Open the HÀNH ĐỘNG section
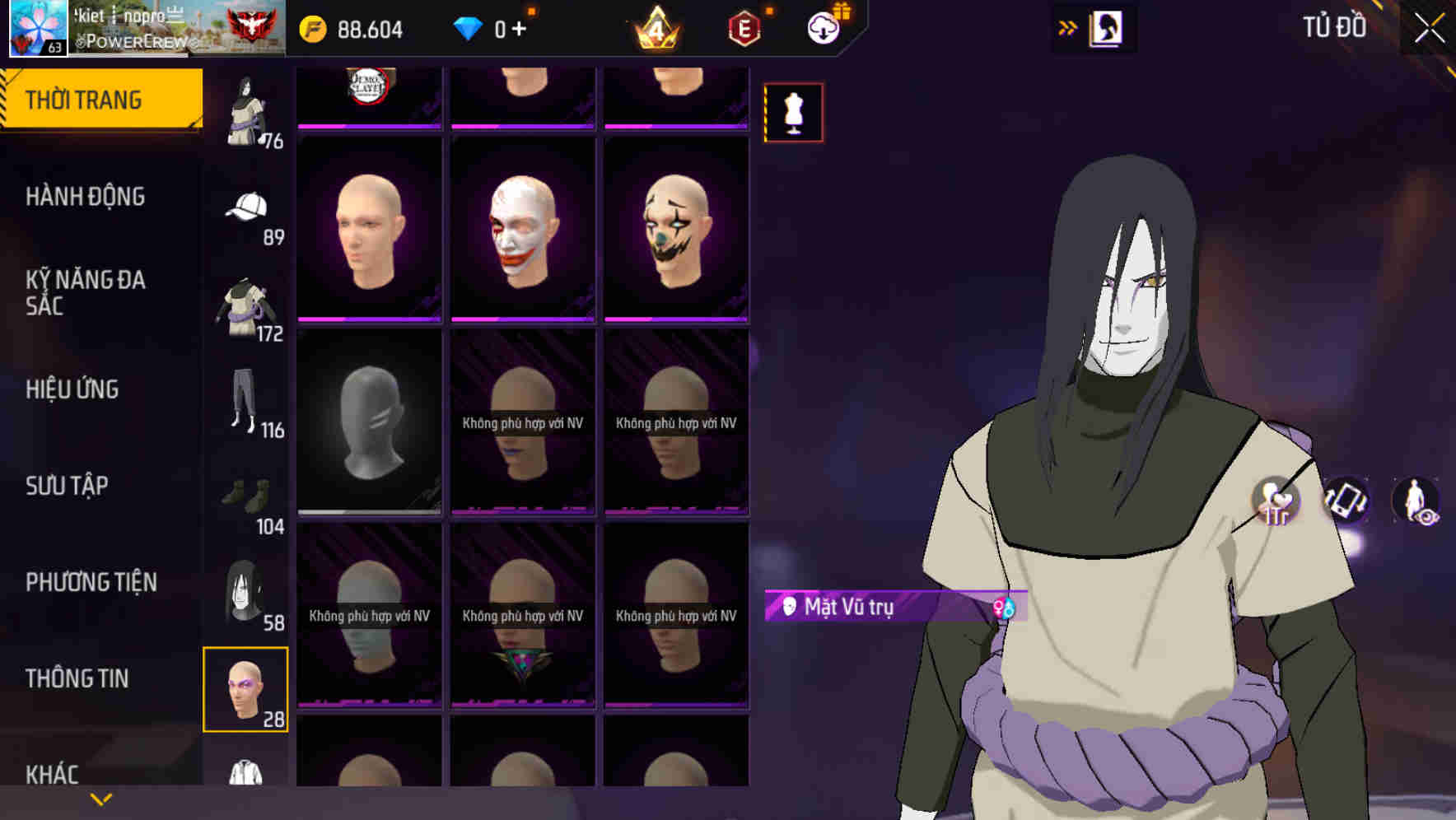1456x820 pixels. (x=86, y=197)
